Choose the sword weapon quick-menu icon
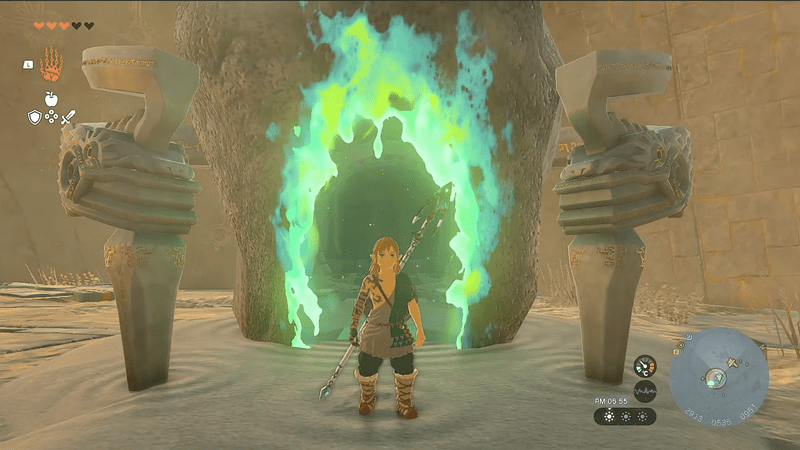The width and height of the screenshot is (800, 450). coord(68,118)
